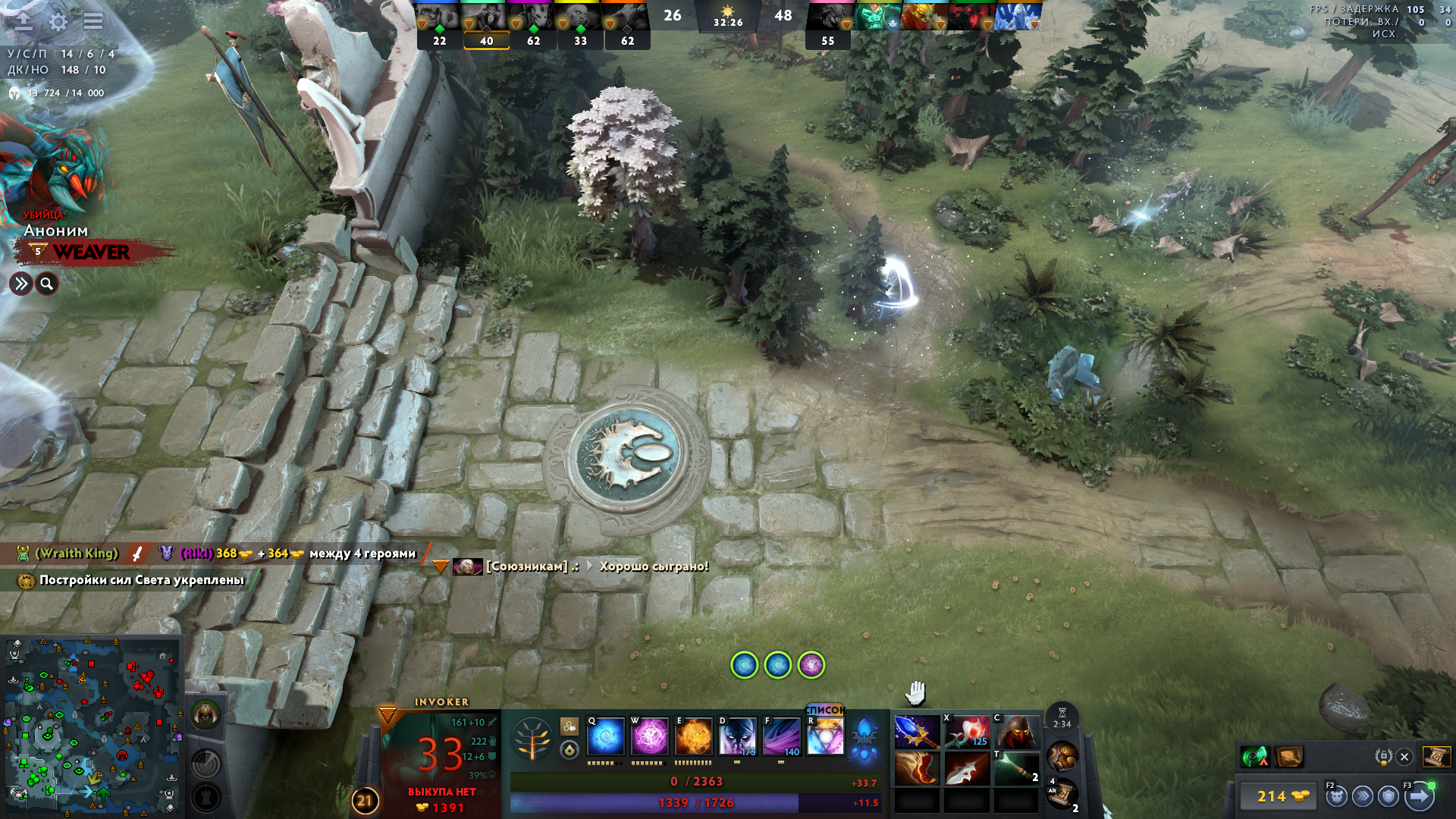Select the Quas orb ability
This screenshot has width=1456, height=819.
pyautogui.click(x=605, y=737)
